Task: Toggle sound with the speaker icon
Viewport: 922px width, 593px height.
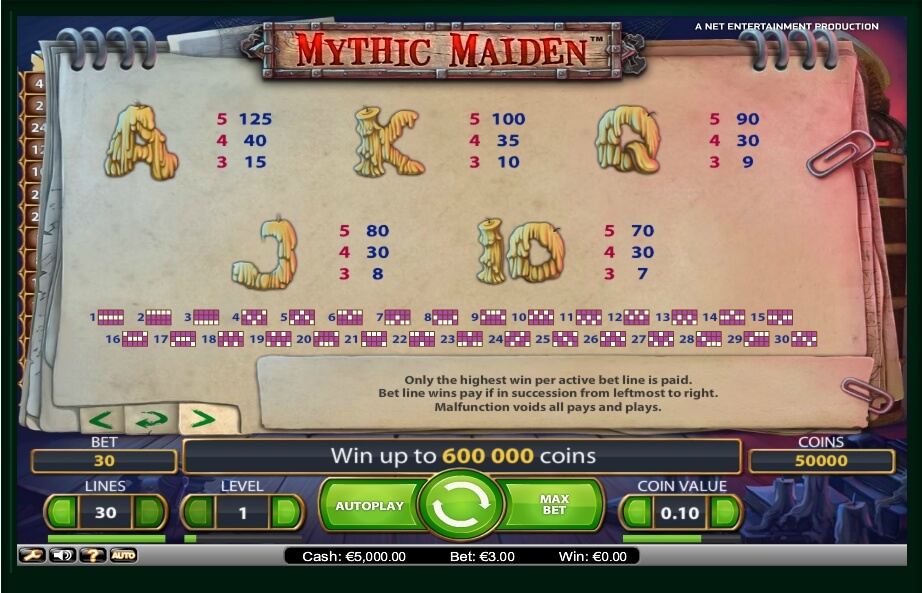Action: (x=62, y=555)
